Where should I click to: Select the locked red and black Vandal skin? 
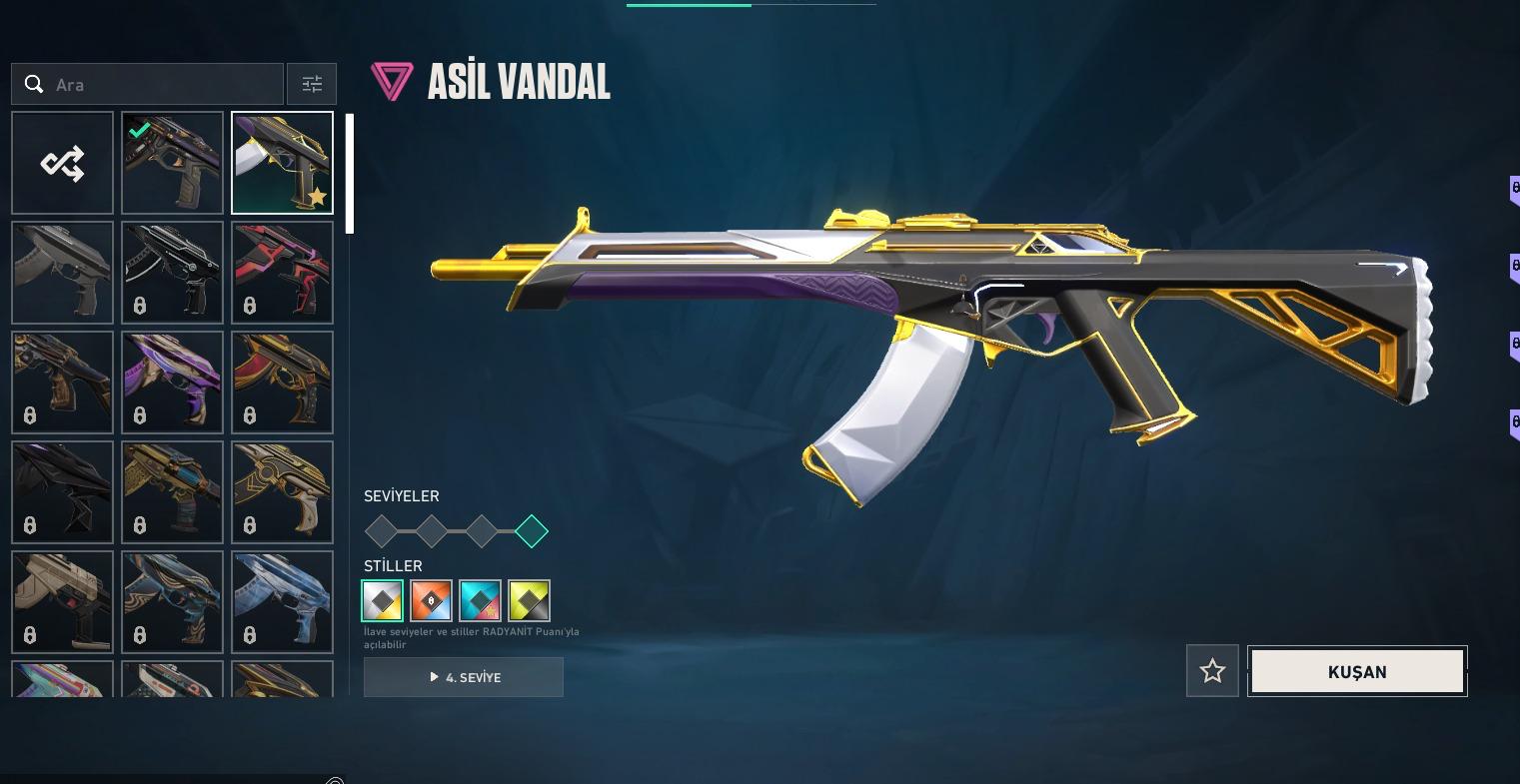pyautogui.click(x=282, y=273)
